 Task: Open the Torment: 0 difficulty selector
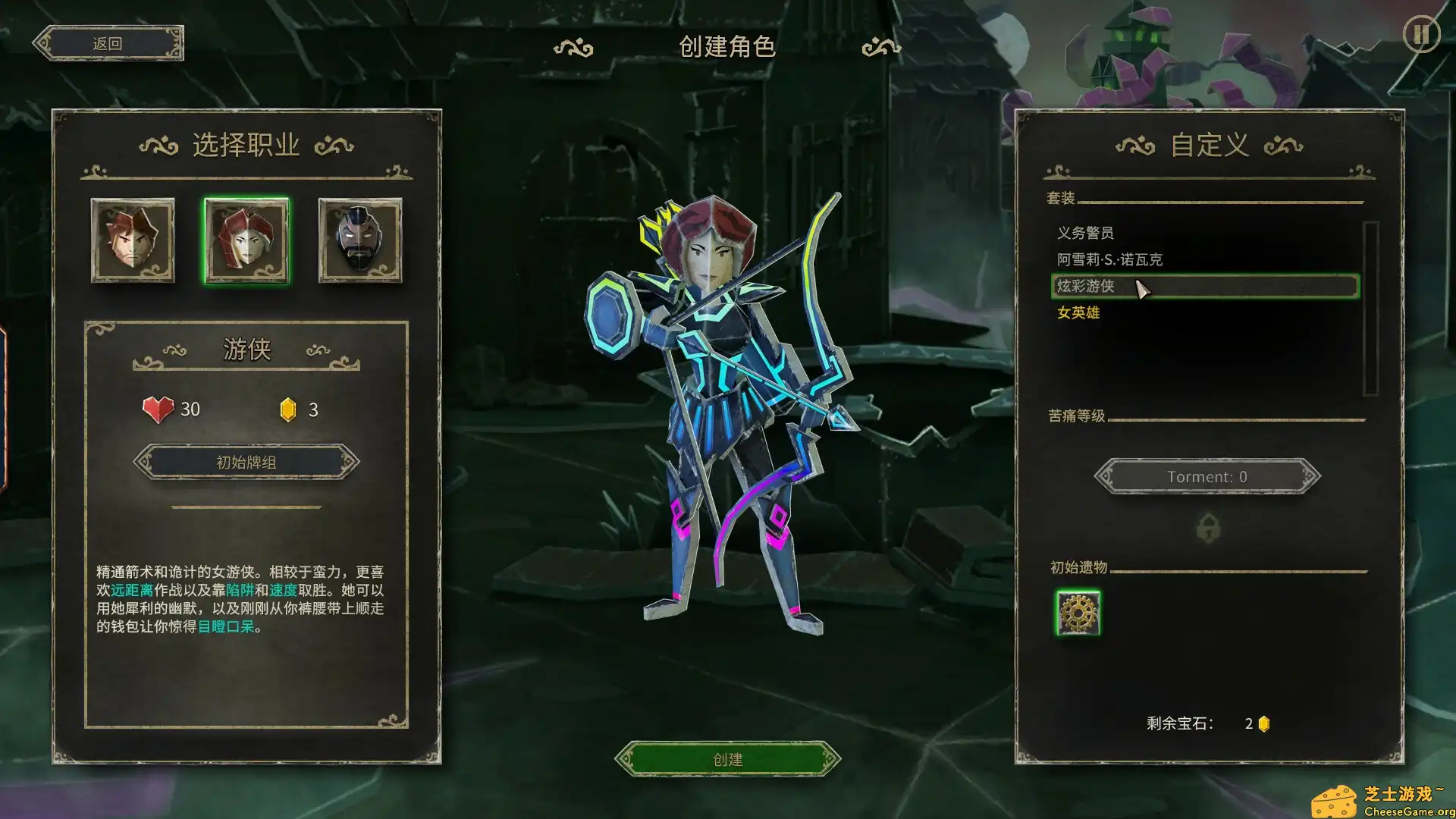[x=1207, y=476]
